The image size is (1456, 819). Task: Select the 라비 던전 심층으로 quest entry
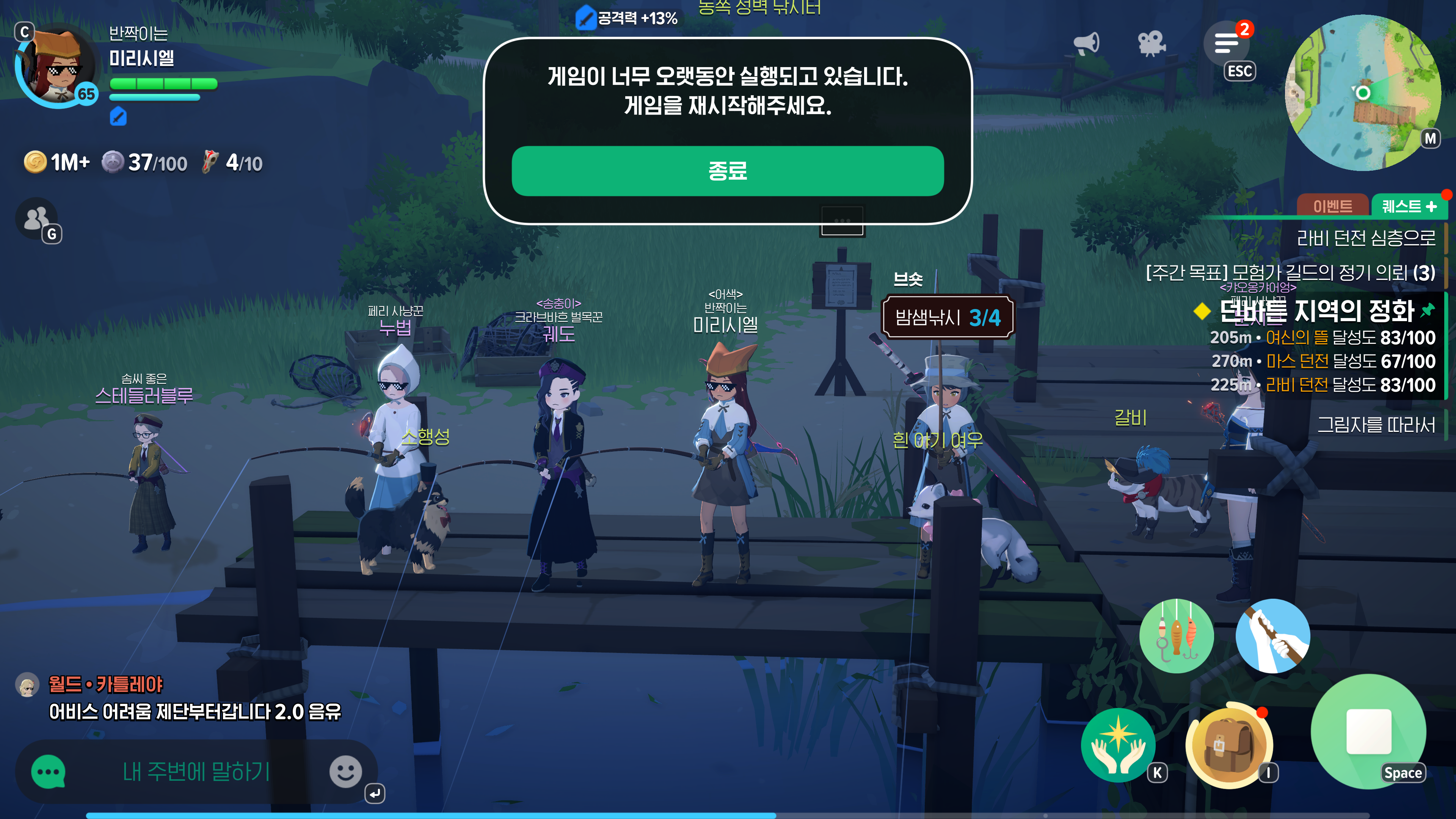(x=1365, y=238)
